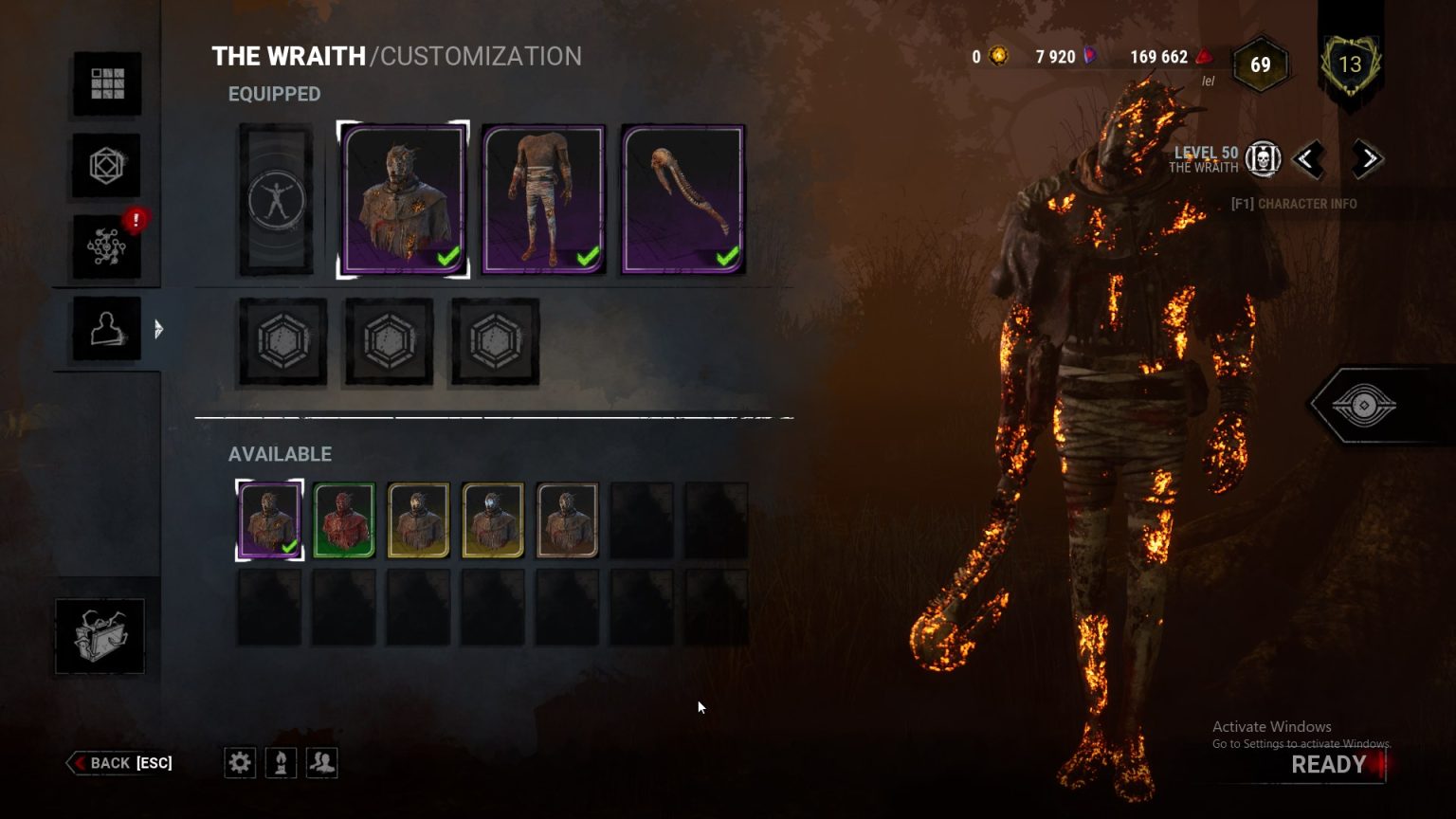Click the left arrow to switch killers

(x=1311, y=159)
